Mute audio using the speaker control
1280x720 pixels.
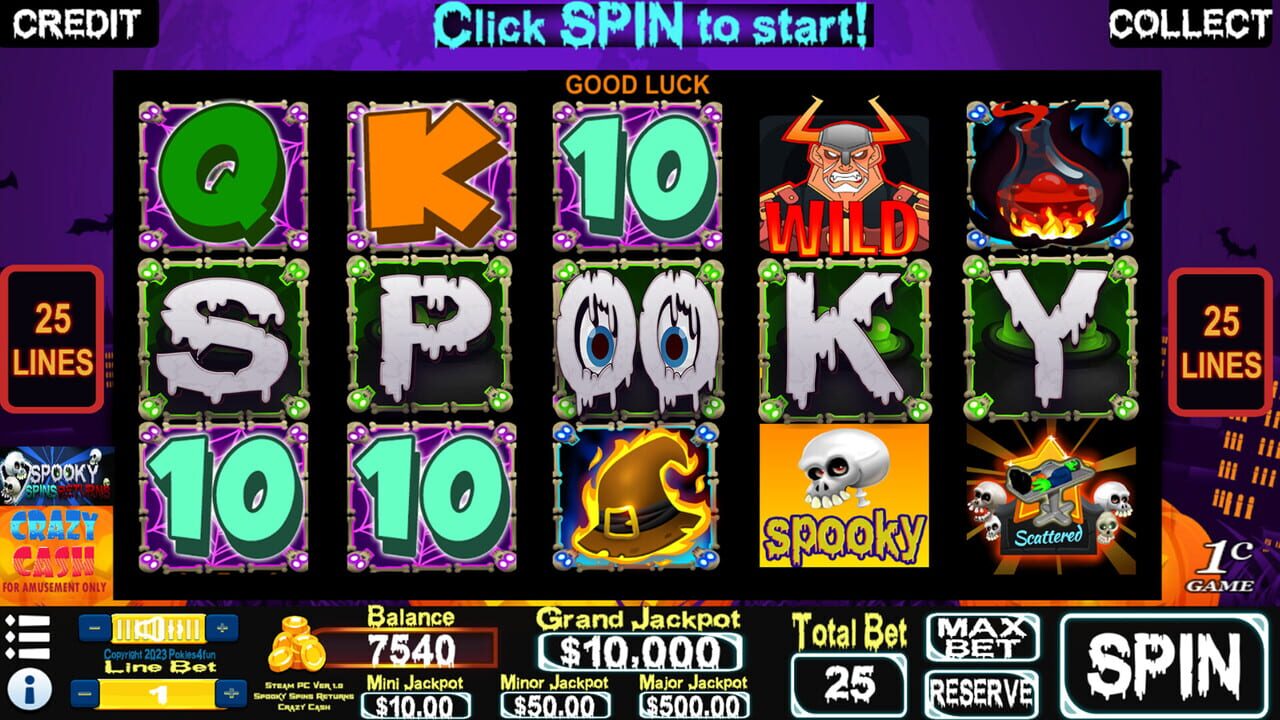148,627
